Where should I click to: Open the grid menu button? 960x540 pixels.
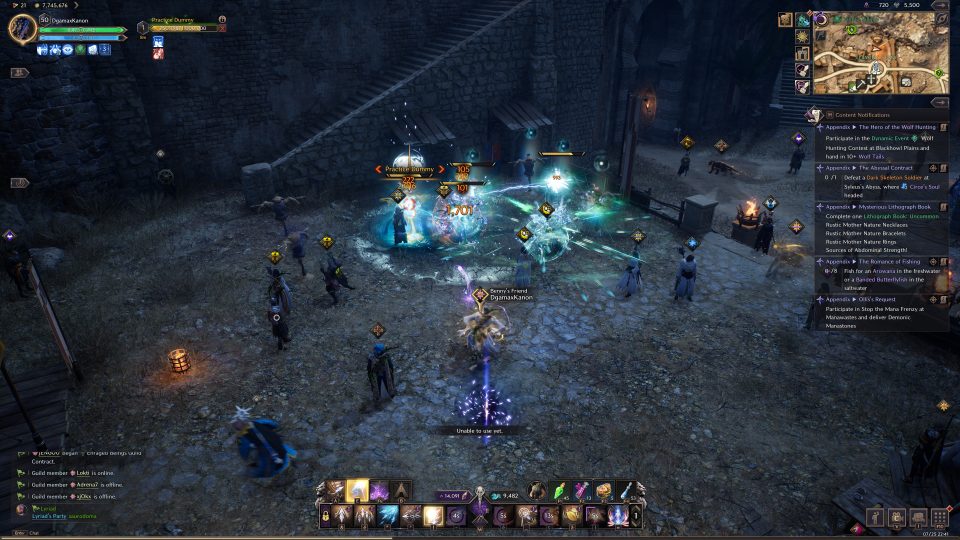[939, 516]
